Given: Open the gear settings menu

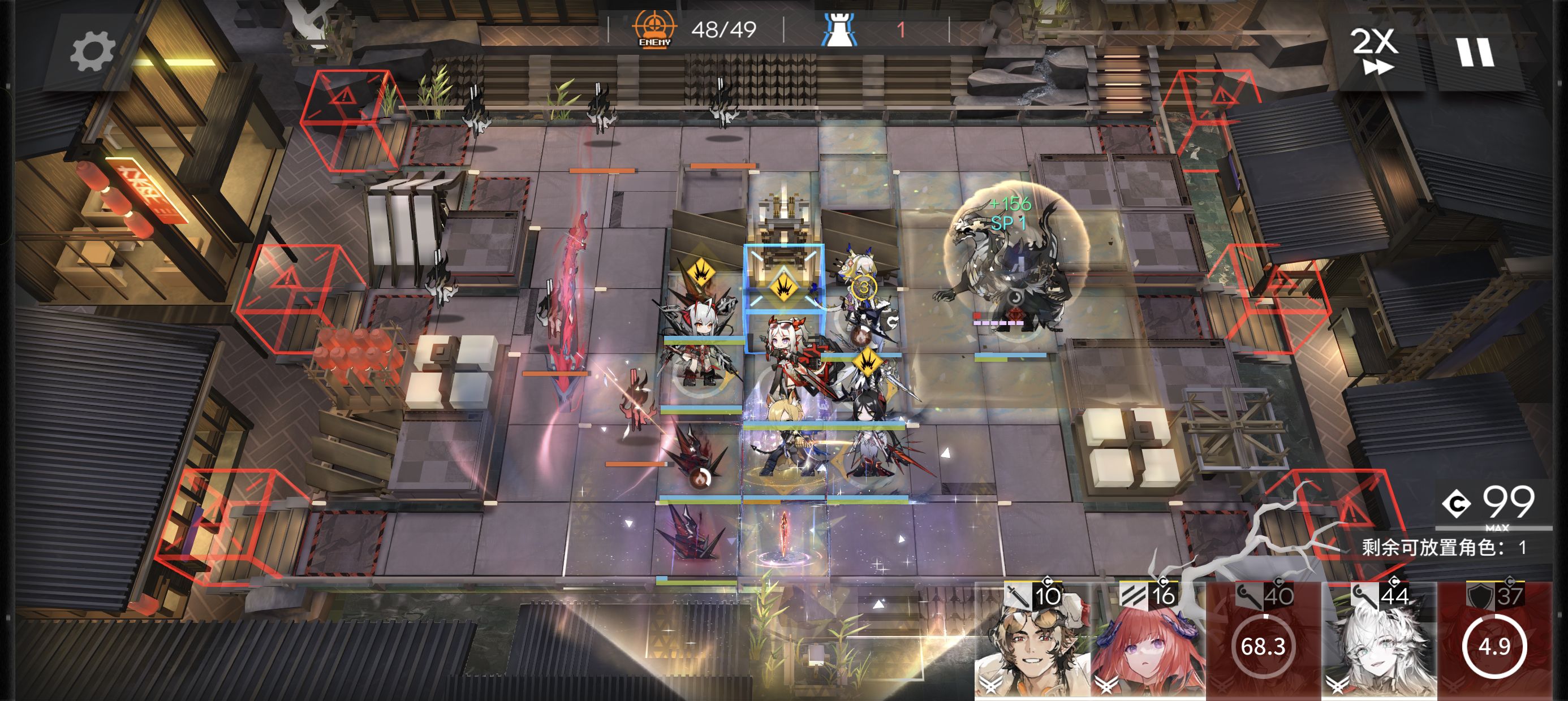Looking at the screenshot, I should click(x=92, y=51).
